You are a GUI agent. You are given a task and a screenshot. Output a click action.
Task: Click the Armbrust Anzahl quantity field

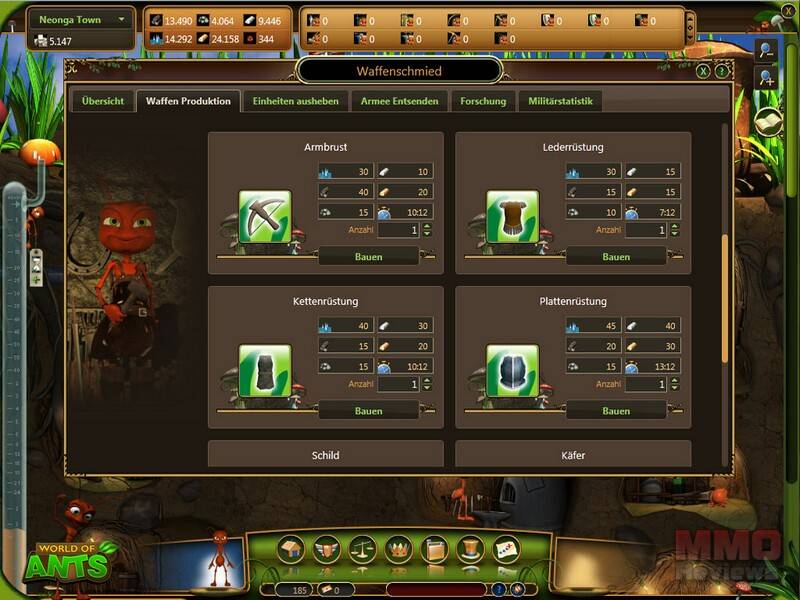coord(399,230)
